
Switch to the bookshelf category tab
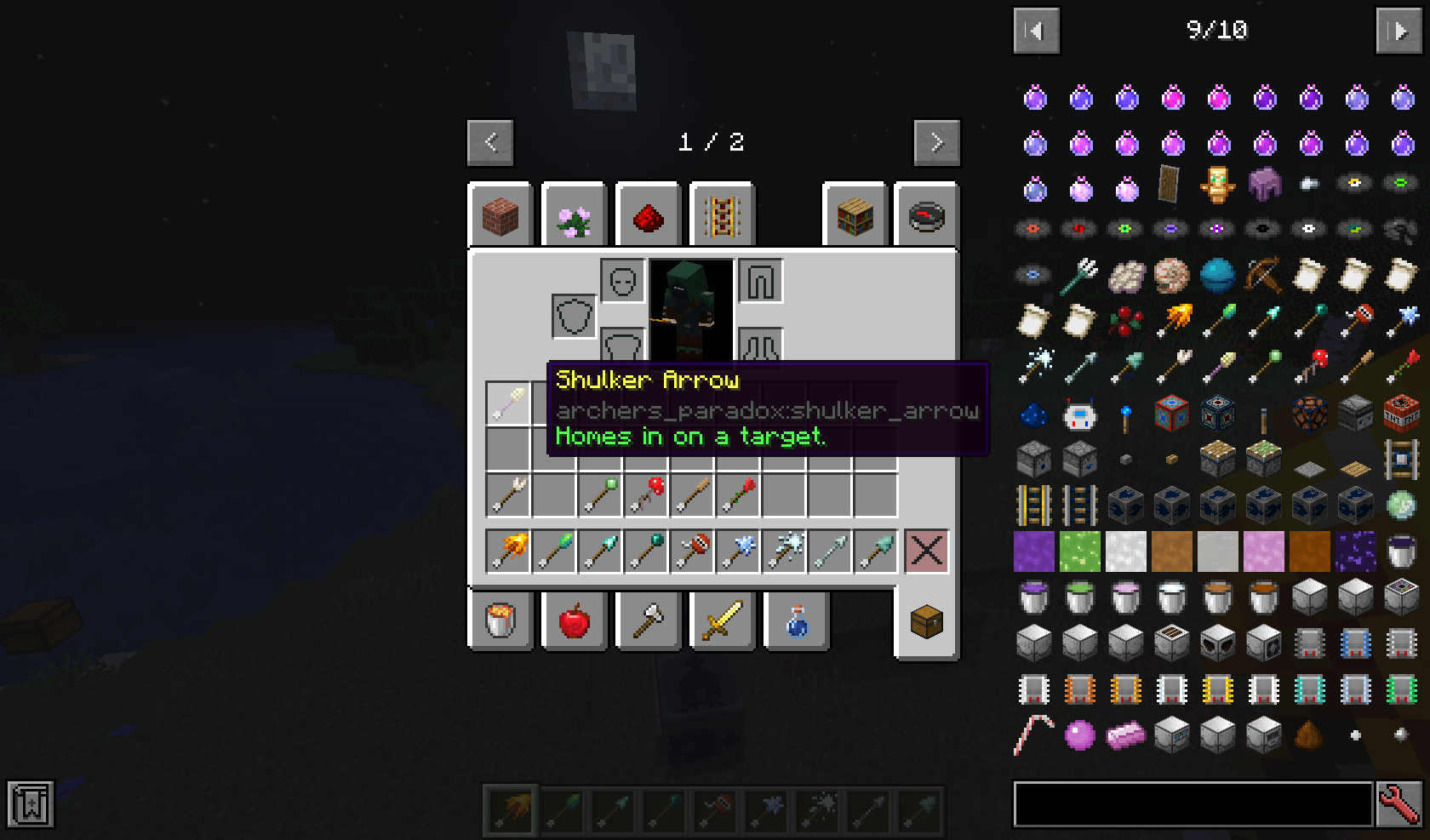click(x=855, y=214)
